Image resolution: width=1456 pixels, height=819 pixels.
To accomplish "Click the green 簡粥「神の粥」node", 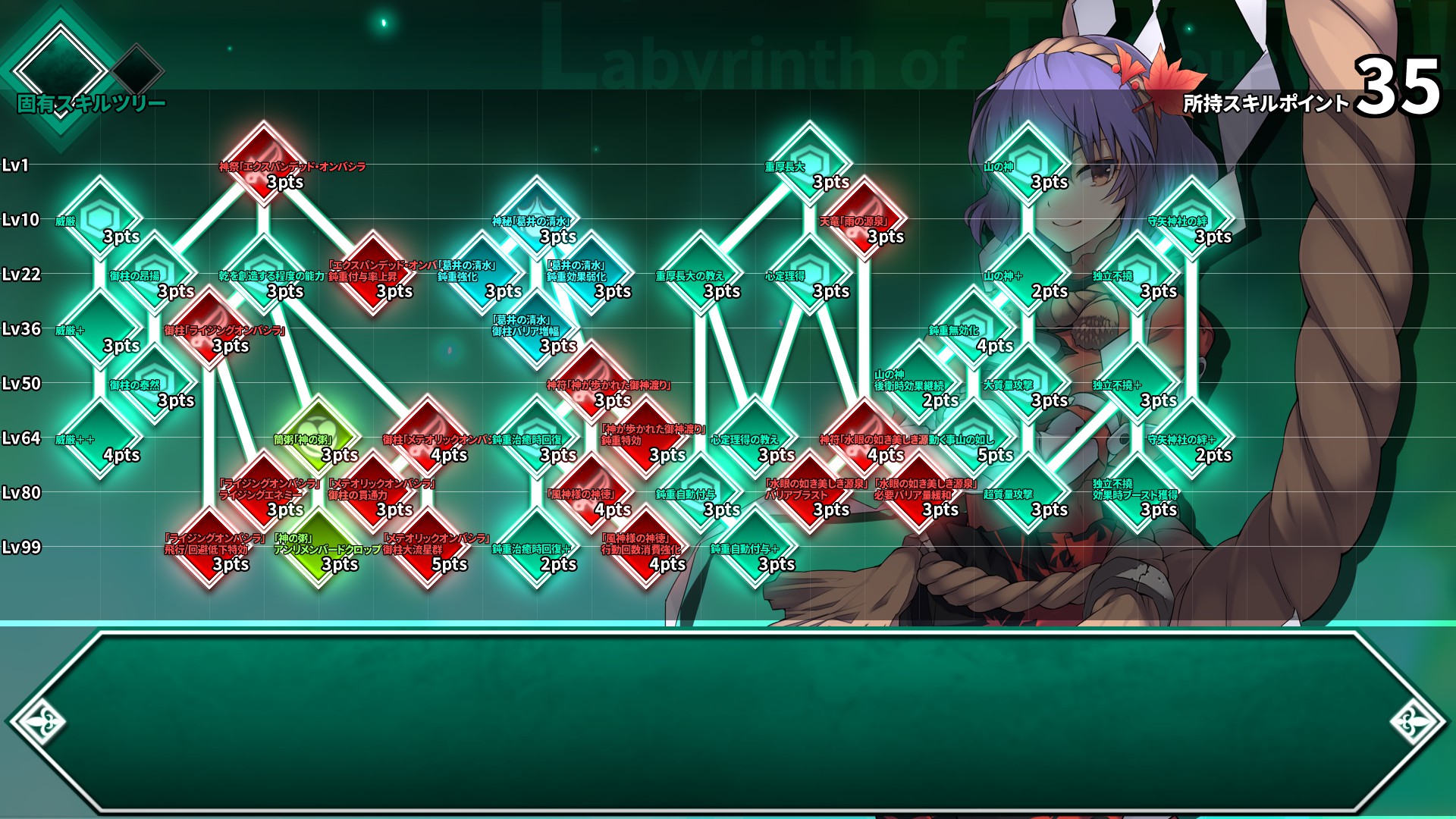I will 318,436.
